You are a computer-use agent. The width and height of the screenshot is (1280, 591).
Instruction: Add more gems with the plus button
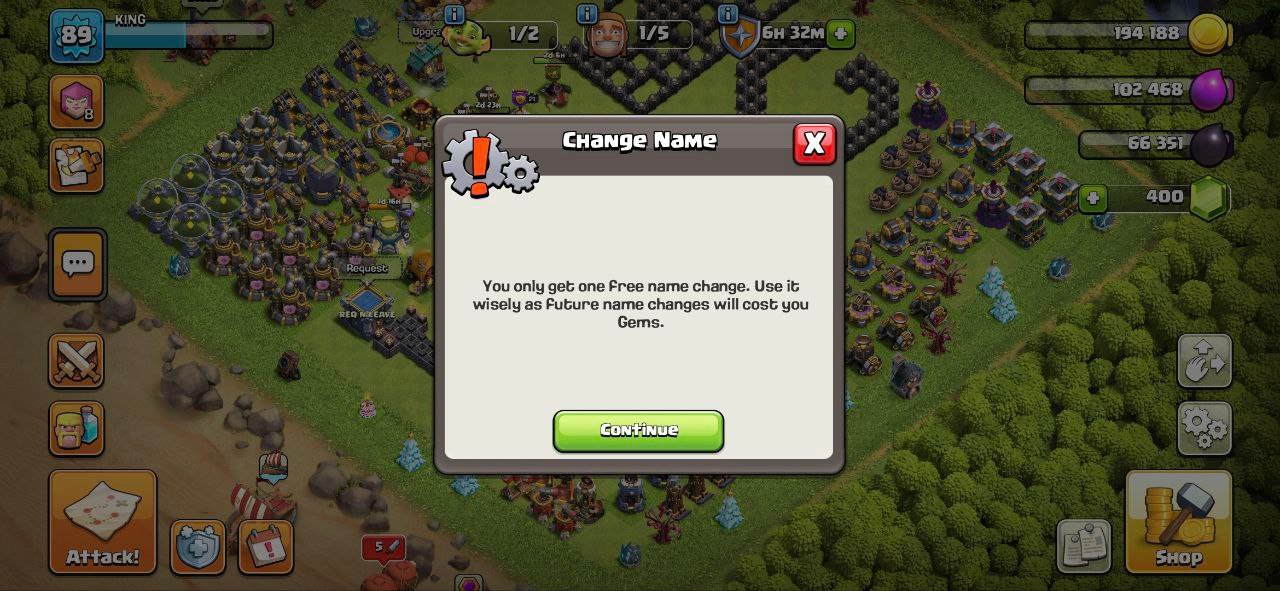coord(1092,197)
